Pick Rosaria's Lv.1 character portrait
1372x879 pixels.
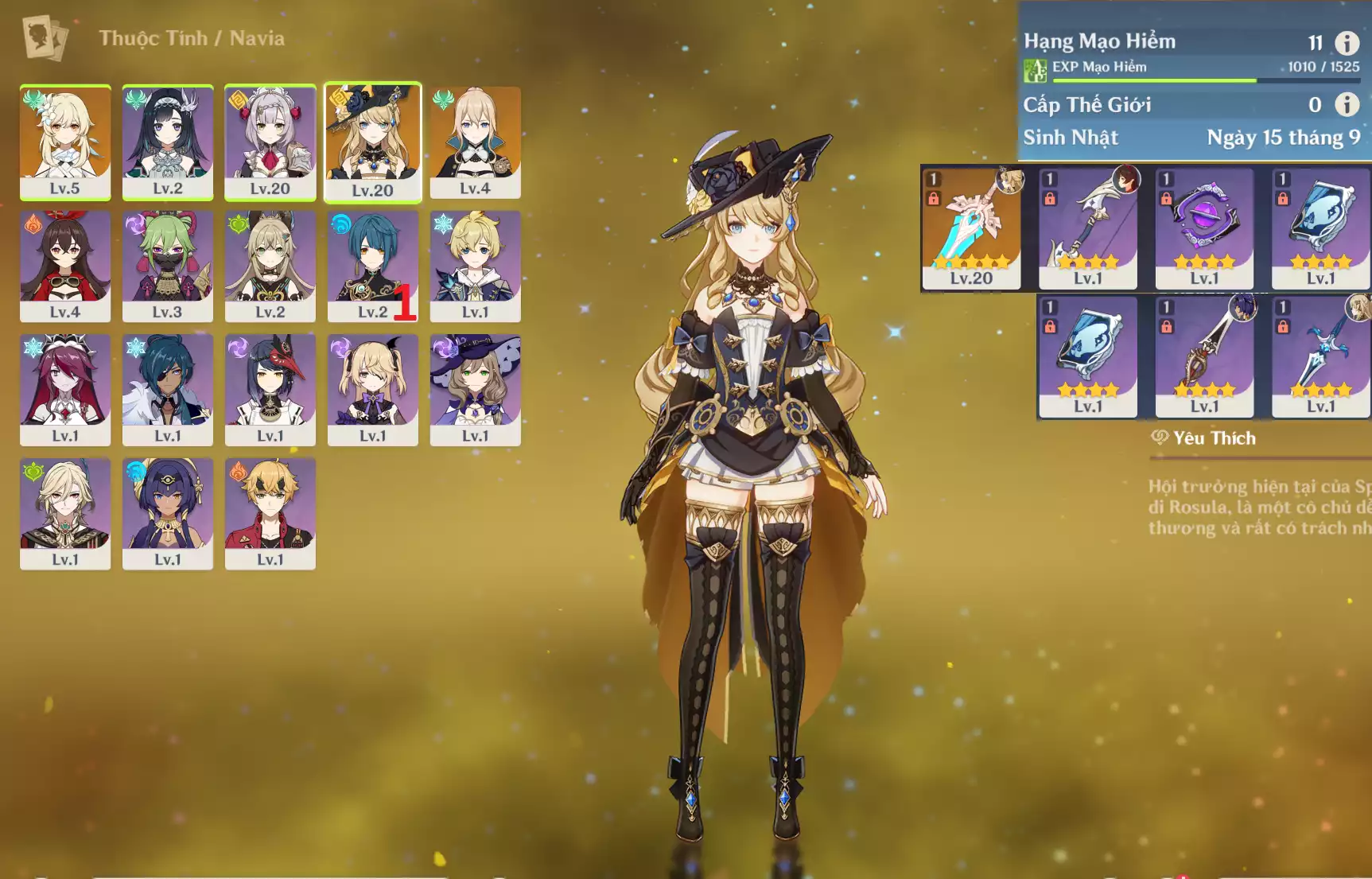[x=65, y=390]
